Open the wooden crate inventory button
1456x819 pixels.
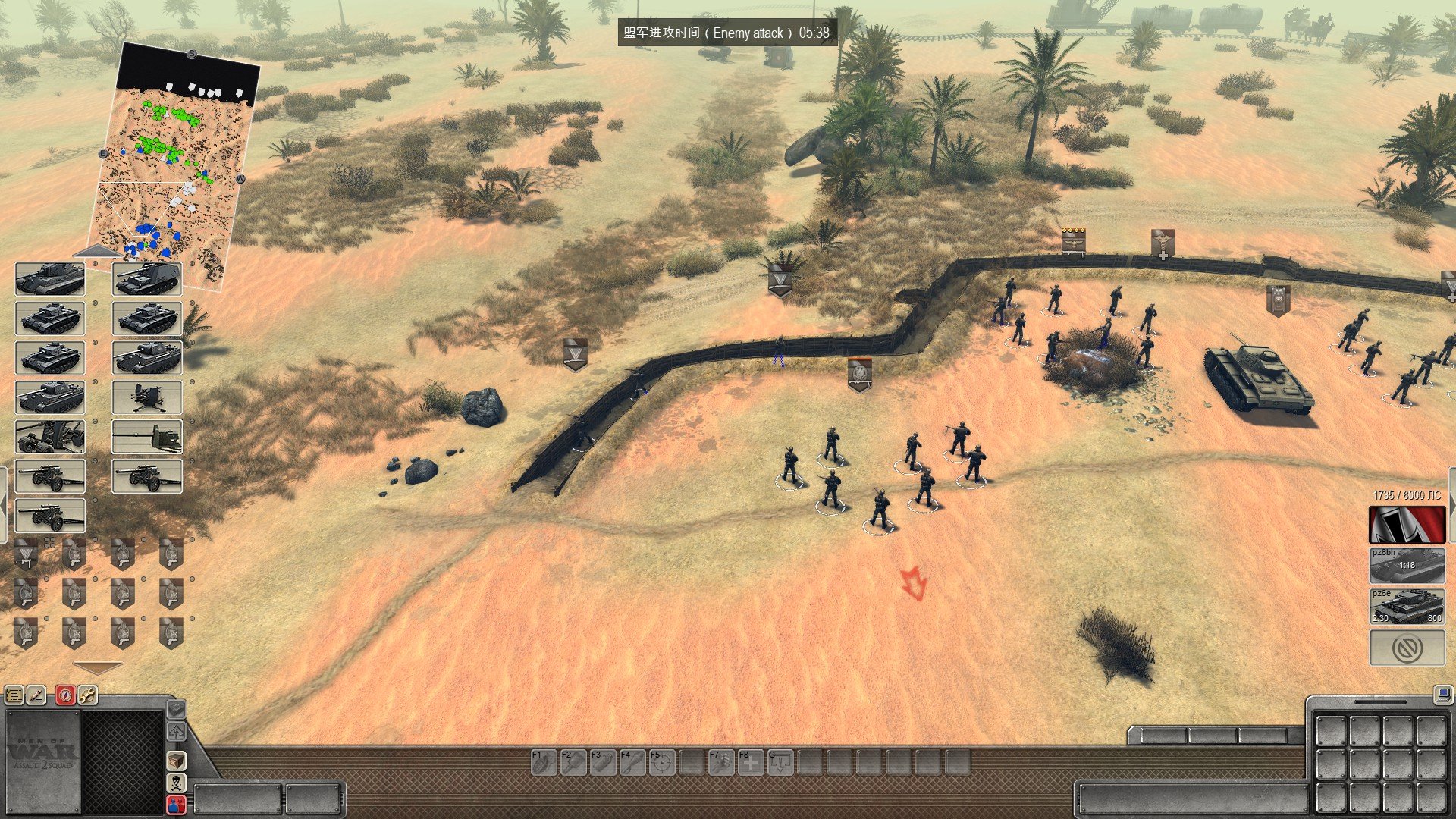coord(176,760)
